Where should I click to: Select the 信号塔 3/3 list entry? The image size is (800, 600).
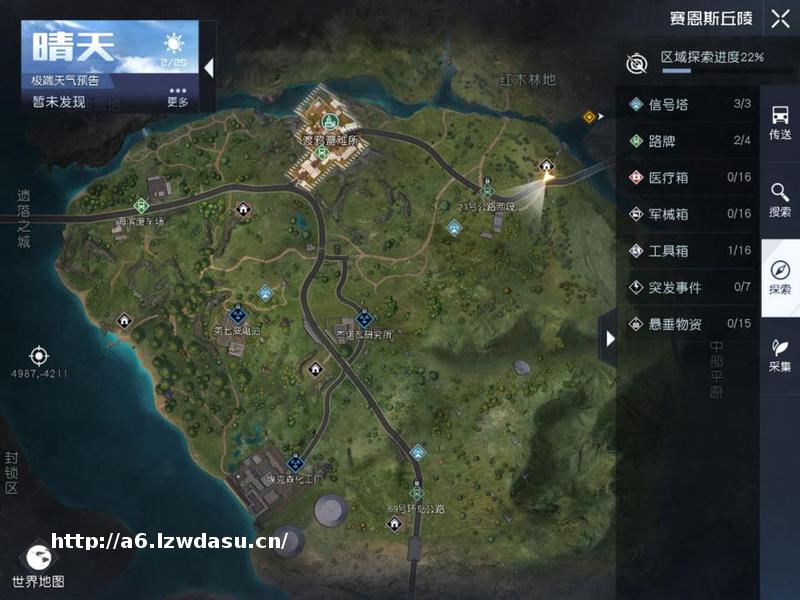(x=690, y=104)
